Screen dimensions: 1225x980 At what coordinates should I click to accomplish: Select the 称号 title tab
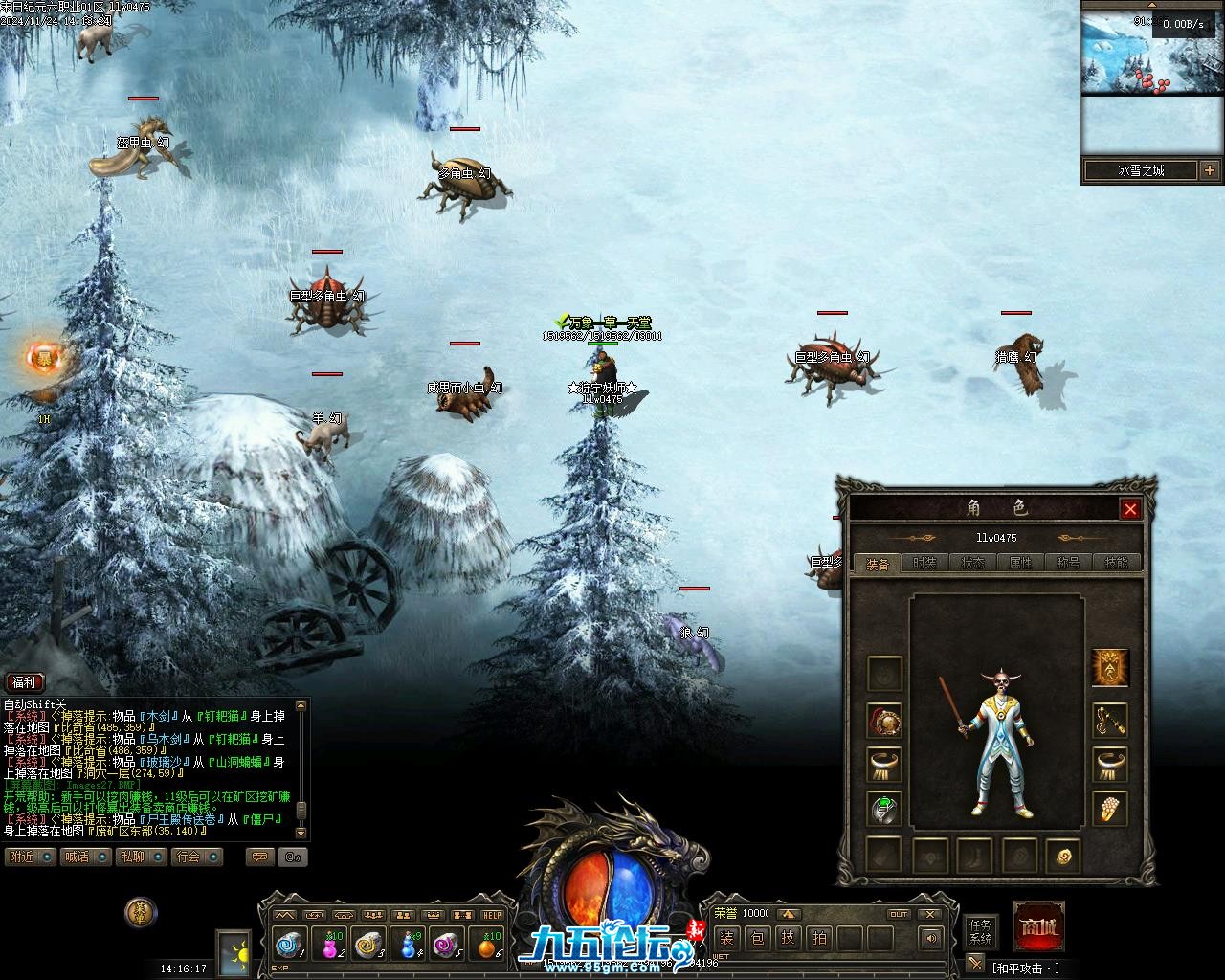click(1068, 563)
